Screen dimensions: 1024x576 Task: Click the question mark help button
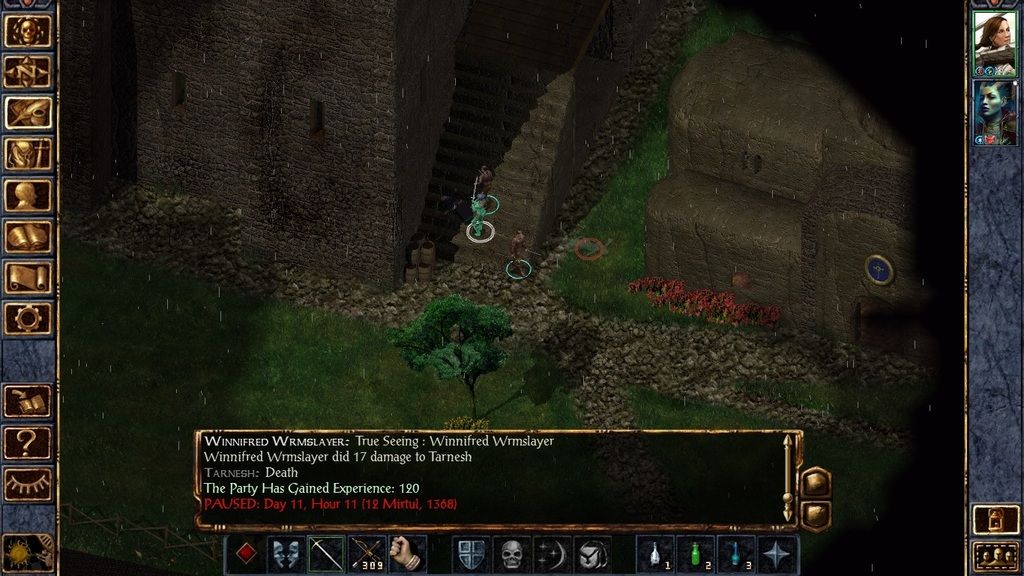click(x=27, y=441)
